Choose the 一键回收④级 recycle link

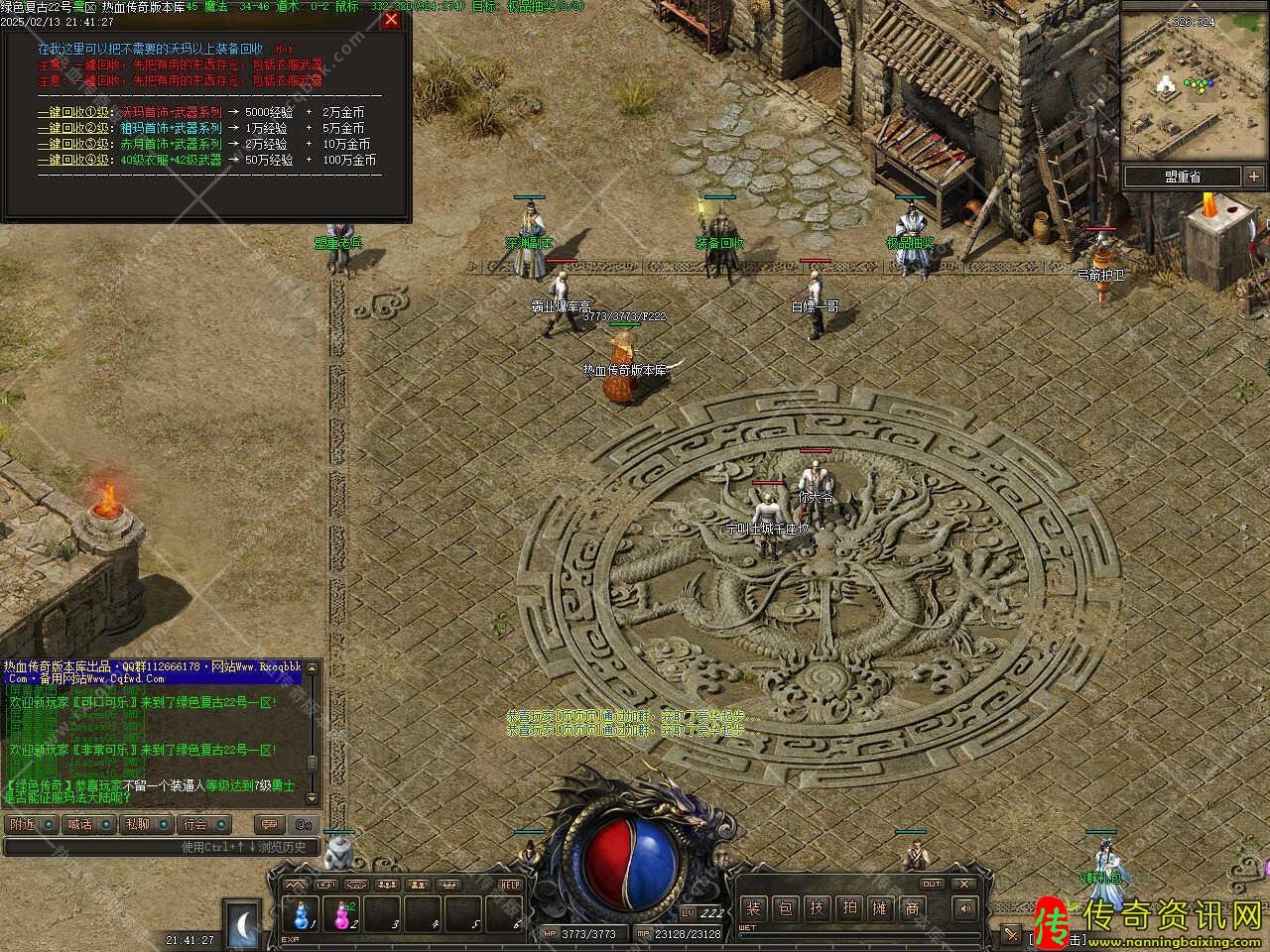click(75, 160)
